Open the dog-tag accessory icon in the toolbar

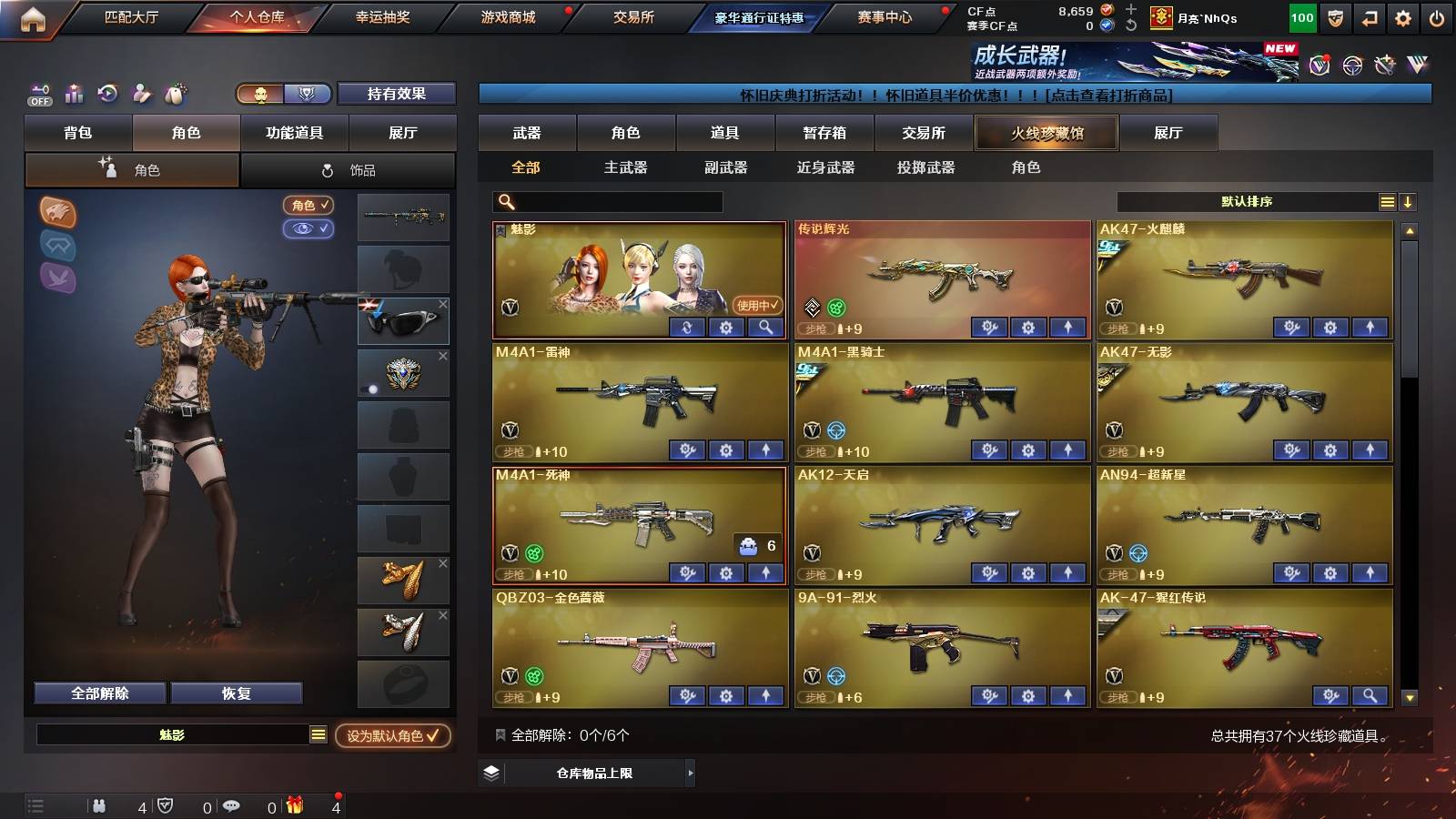pos(175,92)
